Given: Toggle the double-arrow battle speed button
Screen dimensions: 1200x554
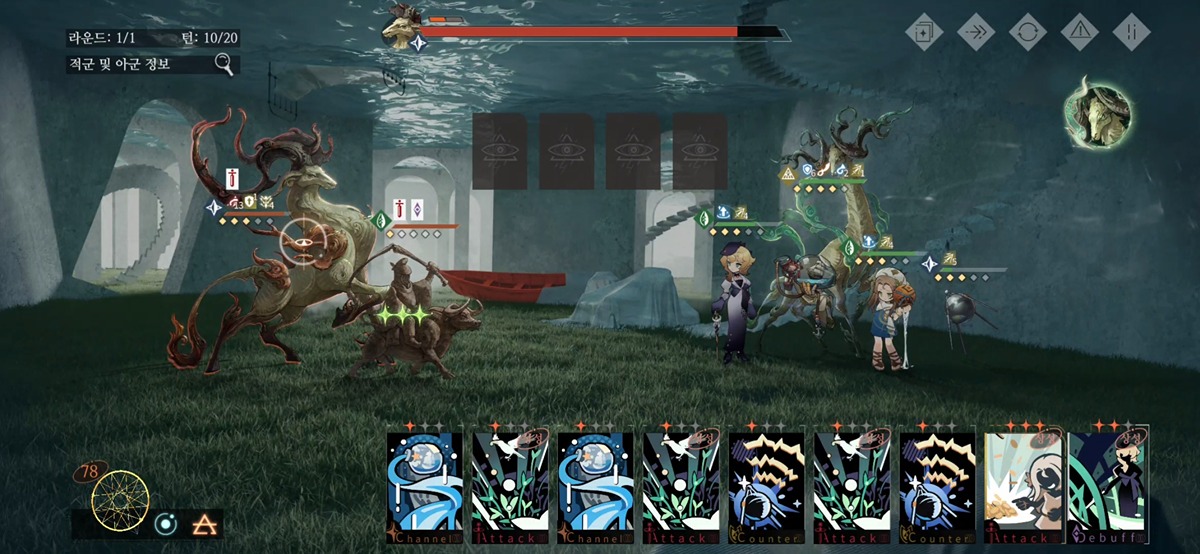Looking at the screenshot, I should [975, 31].
